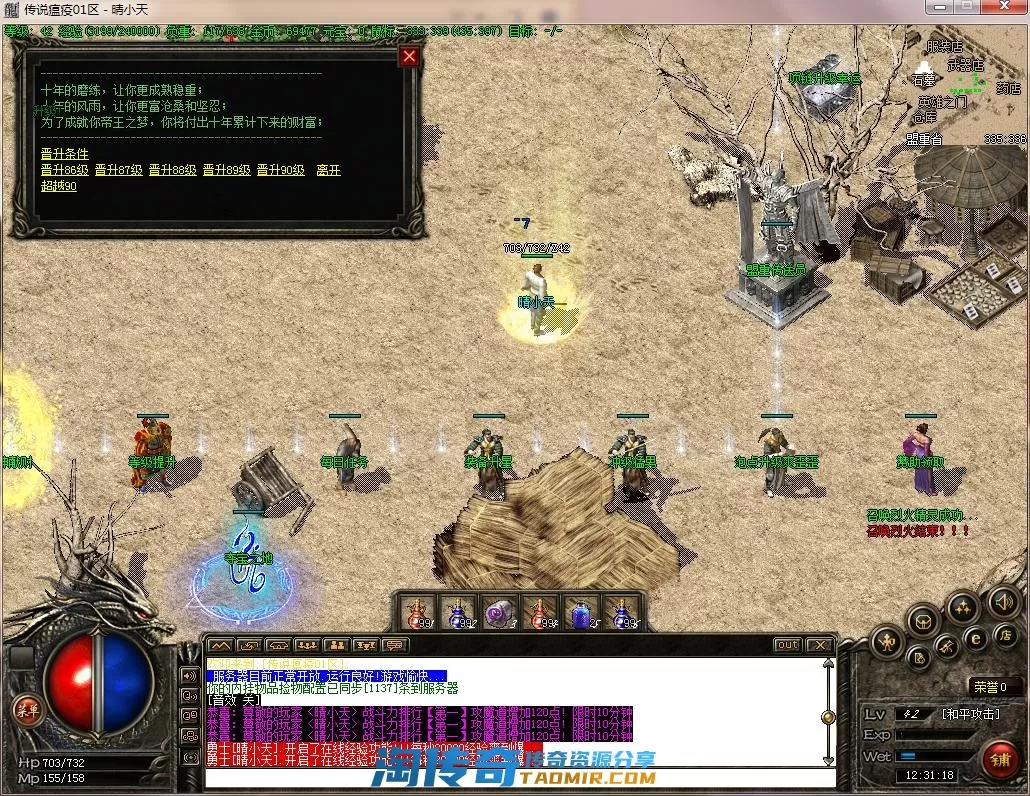Choose the 晋升89级 option

pyautogui.click(x=227, y=170)
